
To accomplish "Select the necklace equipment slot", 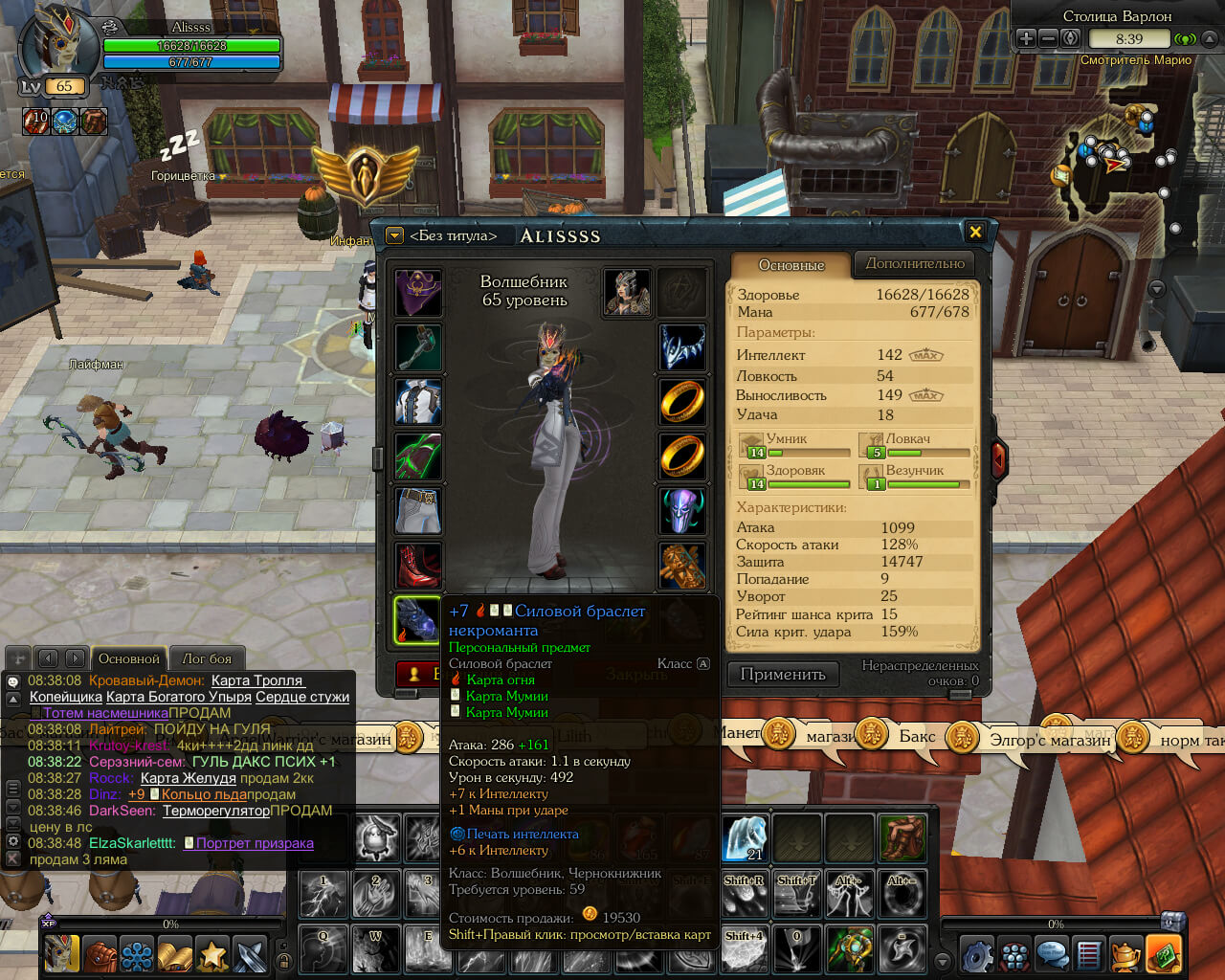I will coord(682,346).
